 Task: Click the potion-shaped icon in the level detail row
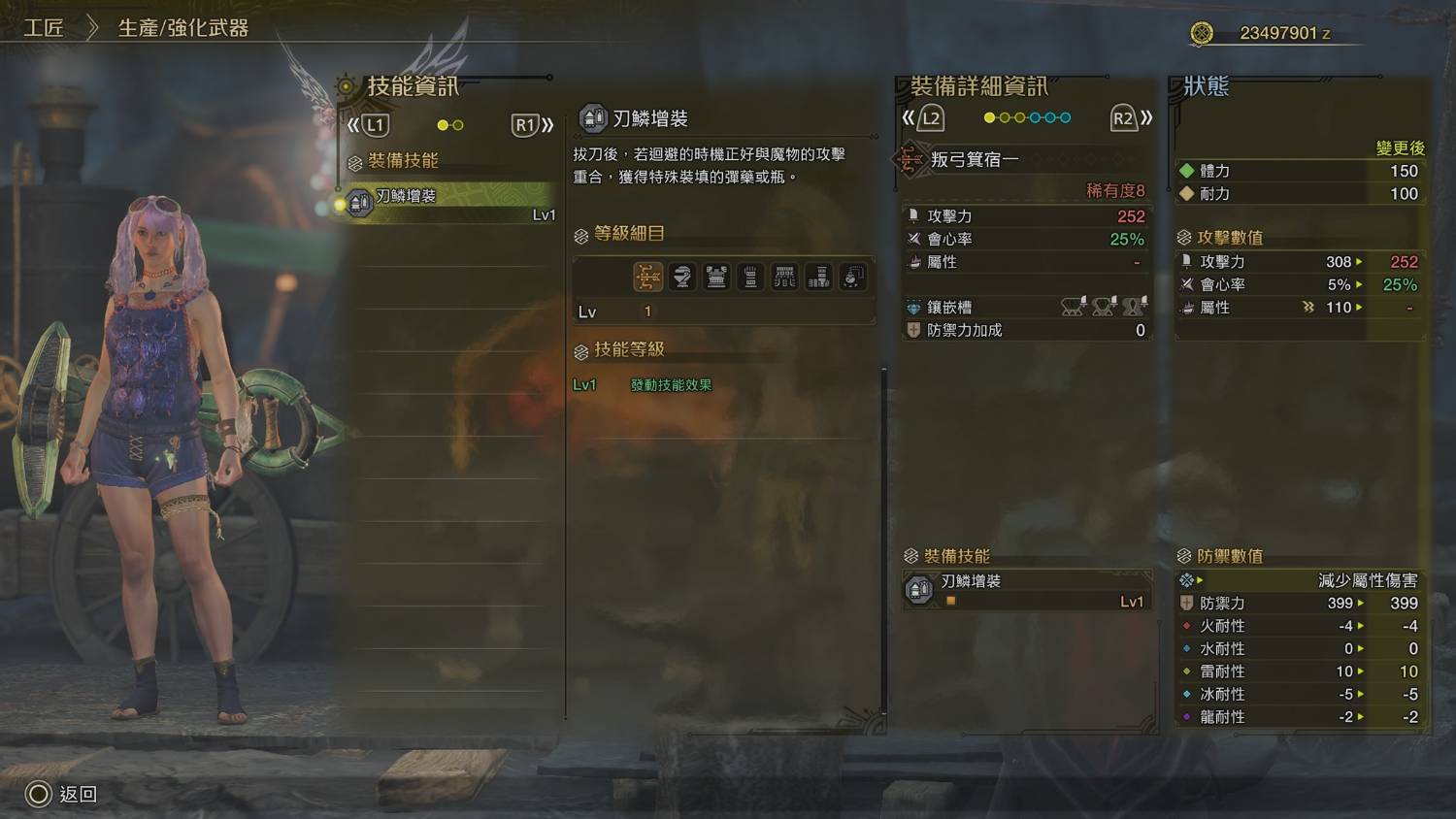coord(682,277)
